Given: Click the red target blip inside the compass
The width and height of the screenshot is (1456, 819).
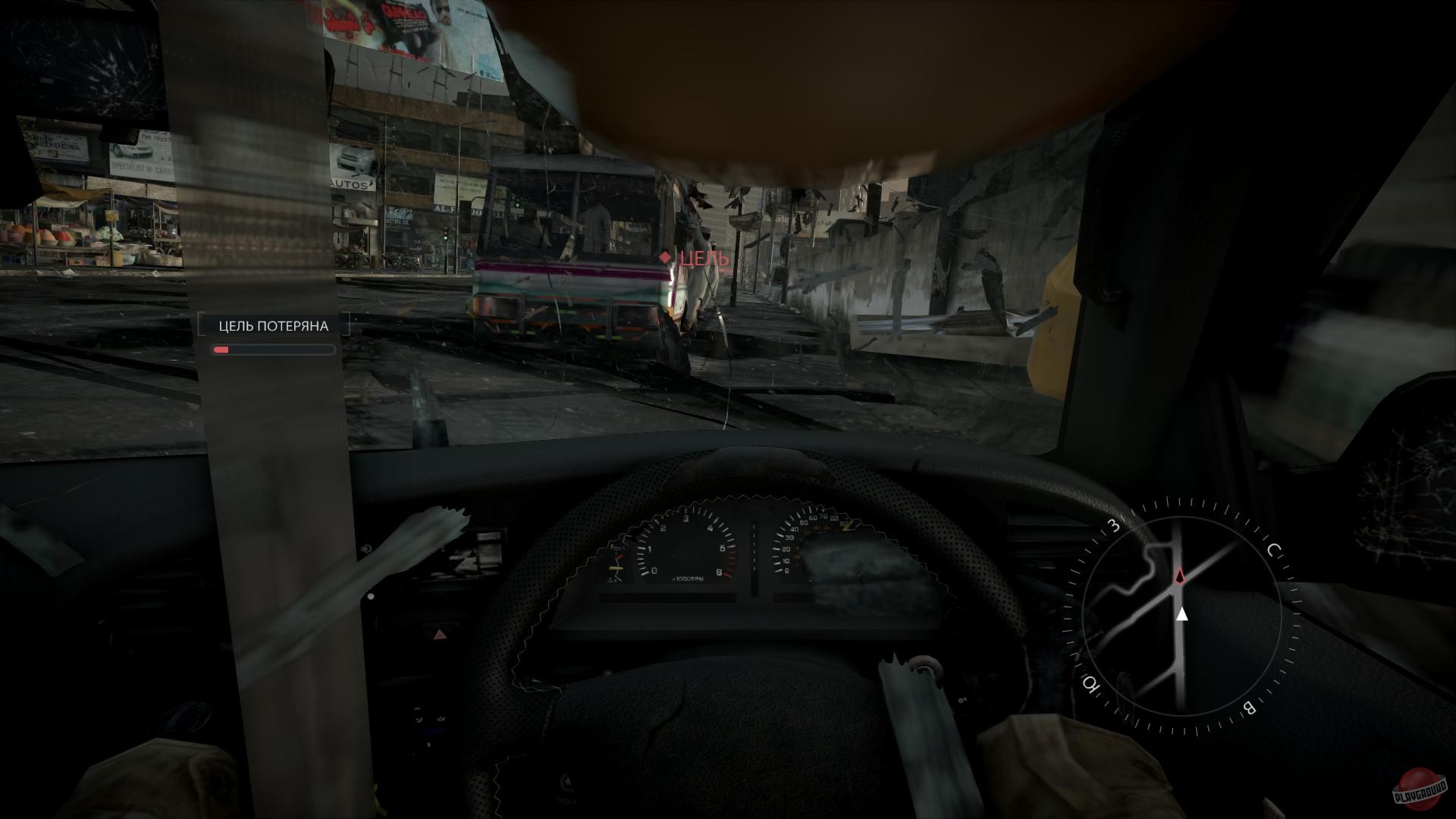Looking at the screenshot, I should [x=1182, y=575].
